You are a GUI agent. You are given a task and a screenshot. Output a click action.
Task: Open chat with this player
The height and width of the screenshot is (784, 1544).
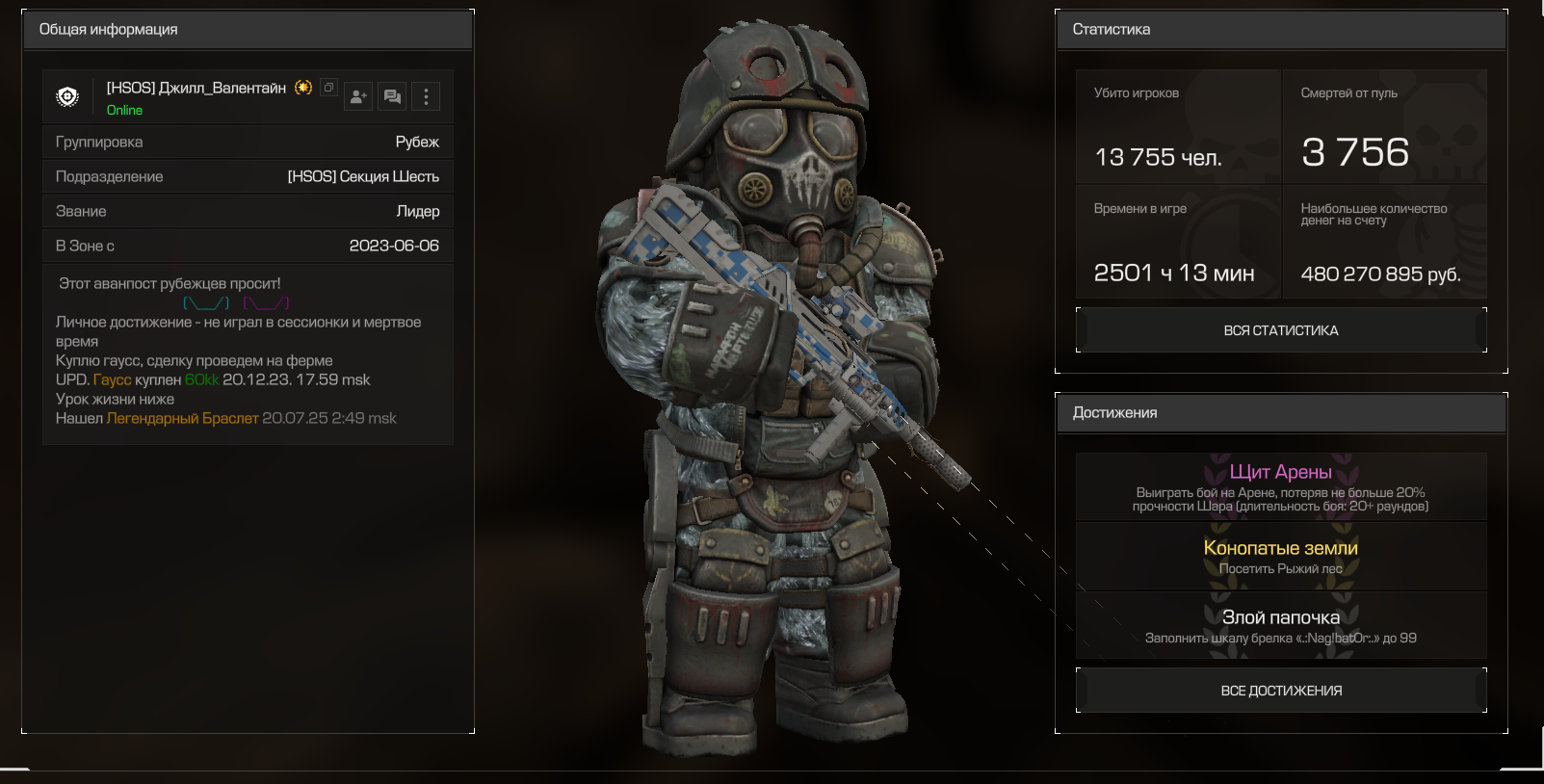(392, 96)
